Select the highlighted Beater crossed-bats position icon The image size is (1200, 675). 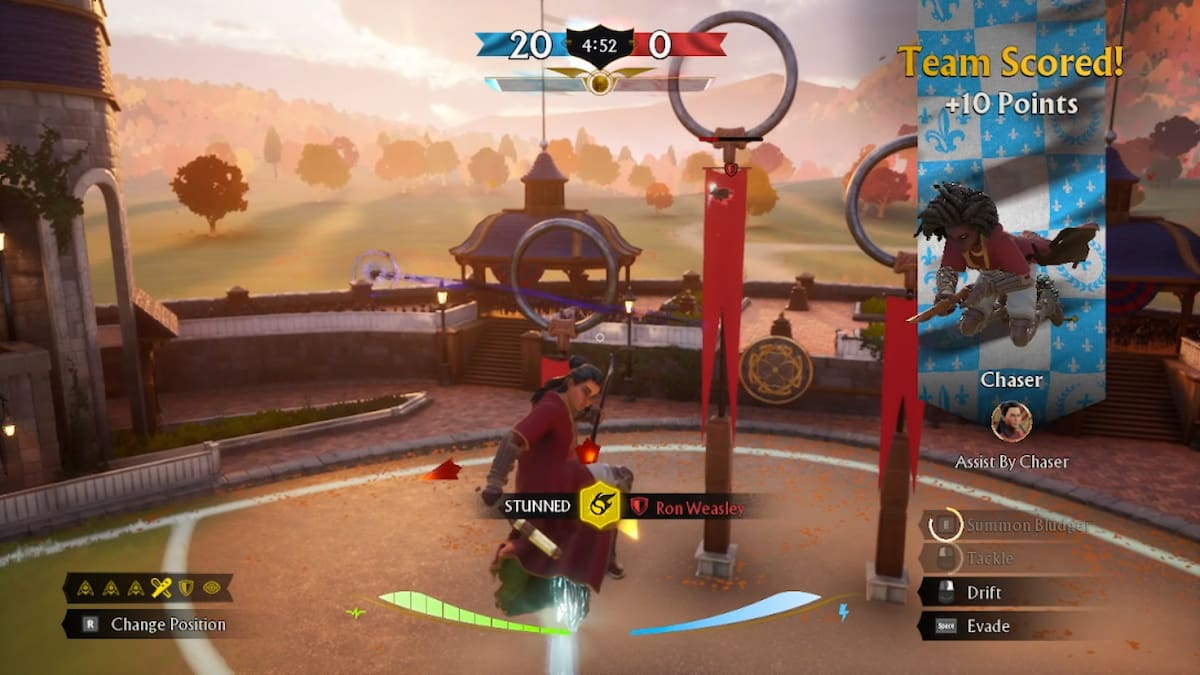tap(160, 588)
